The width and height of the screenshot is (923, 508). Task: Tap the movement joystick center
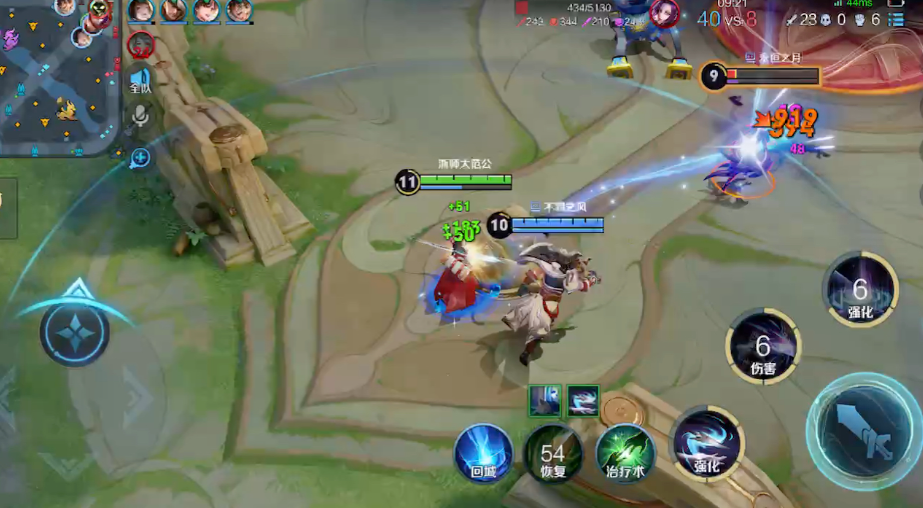[75, 333]
